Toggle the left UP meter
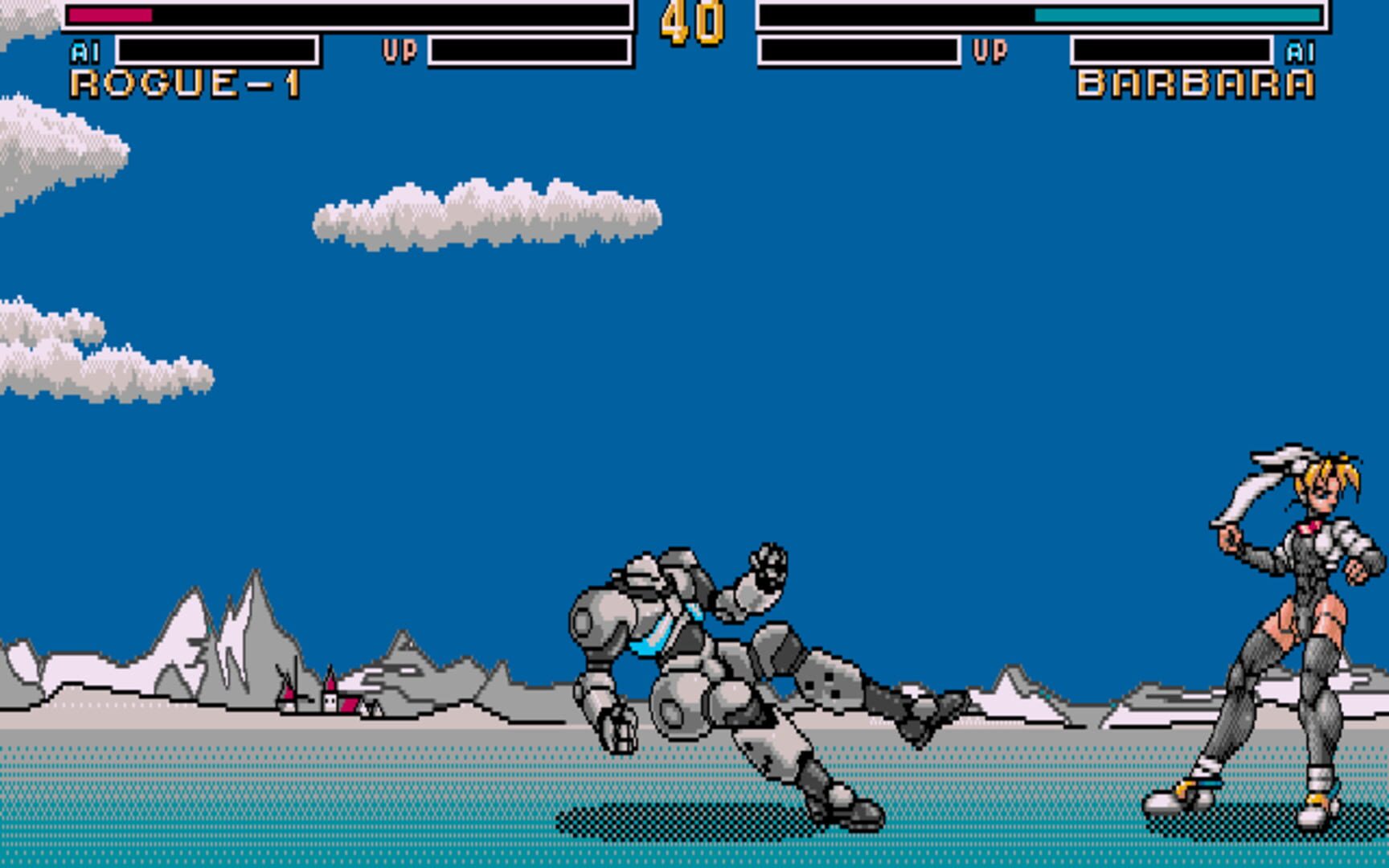 click(x=531, y=50)
